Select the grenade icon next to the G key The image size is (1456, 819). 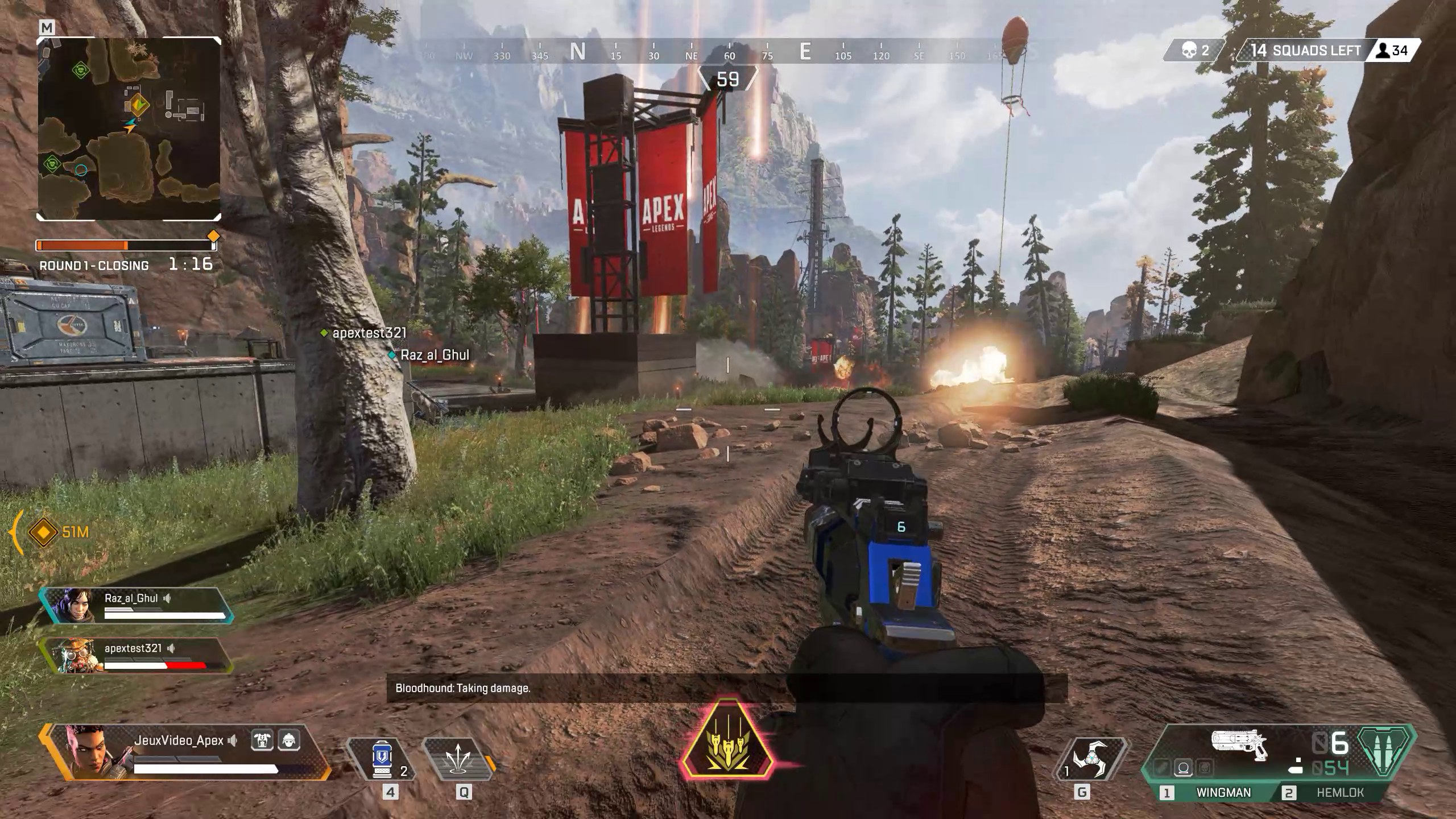coord(1093,759)
